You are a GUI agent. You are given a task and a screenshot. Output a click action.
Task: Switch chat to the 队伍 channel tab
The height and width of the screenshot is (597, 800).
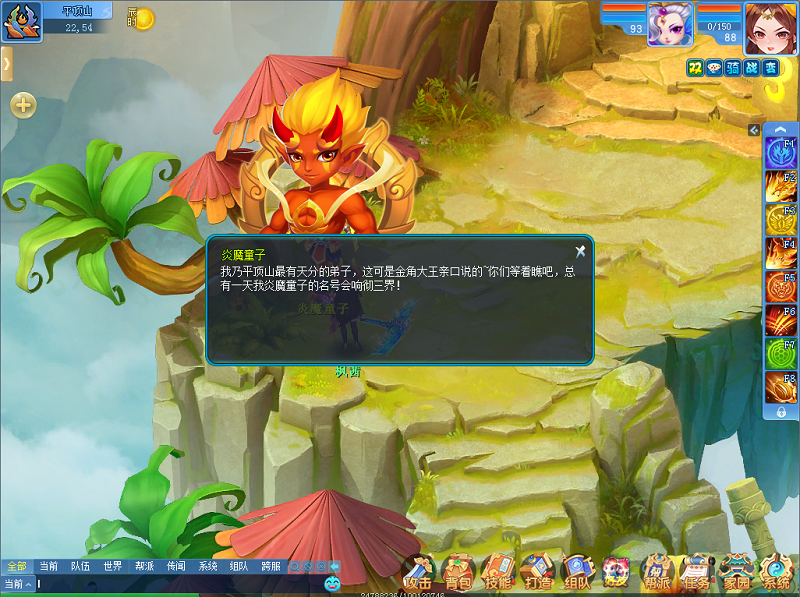[x=80, y=566]
